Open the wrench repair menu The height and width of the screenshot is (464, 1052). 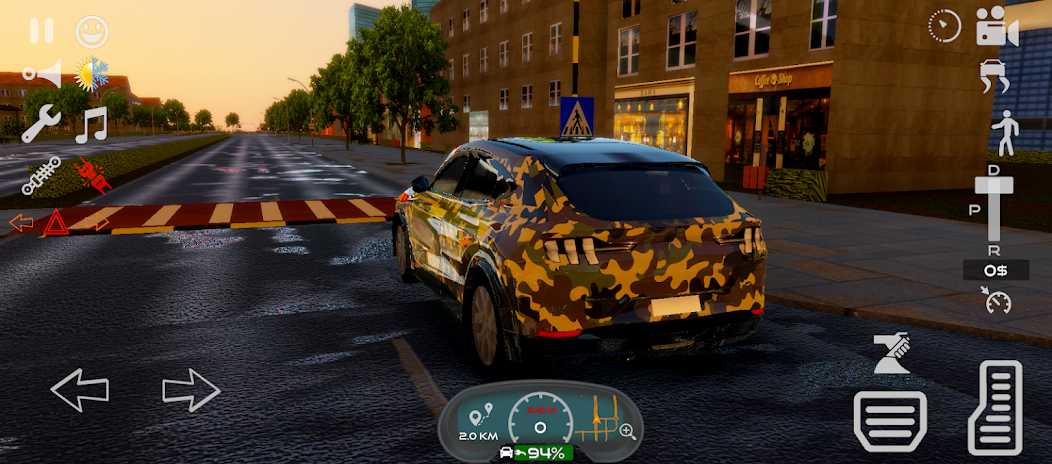(41, 125)
